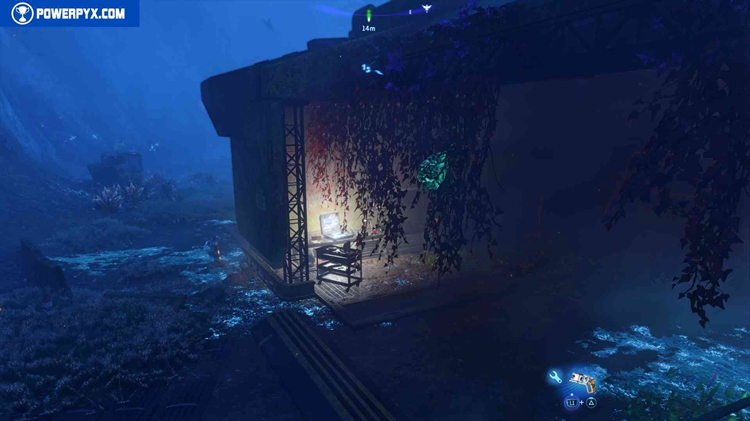Click the white winged marker on compass
Screen dimensions: 750x421
tap(427, 10)
